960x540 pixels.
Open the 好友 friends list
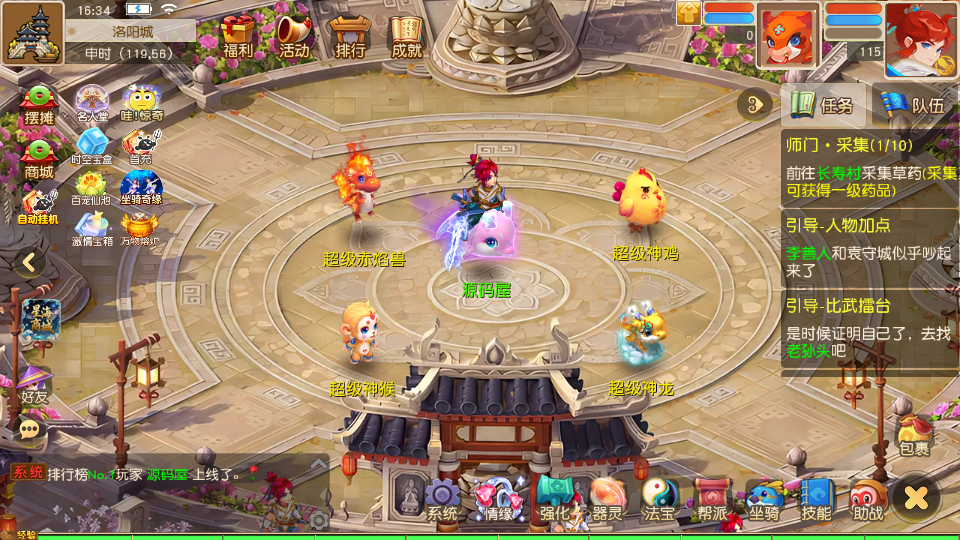coord(33,383)
